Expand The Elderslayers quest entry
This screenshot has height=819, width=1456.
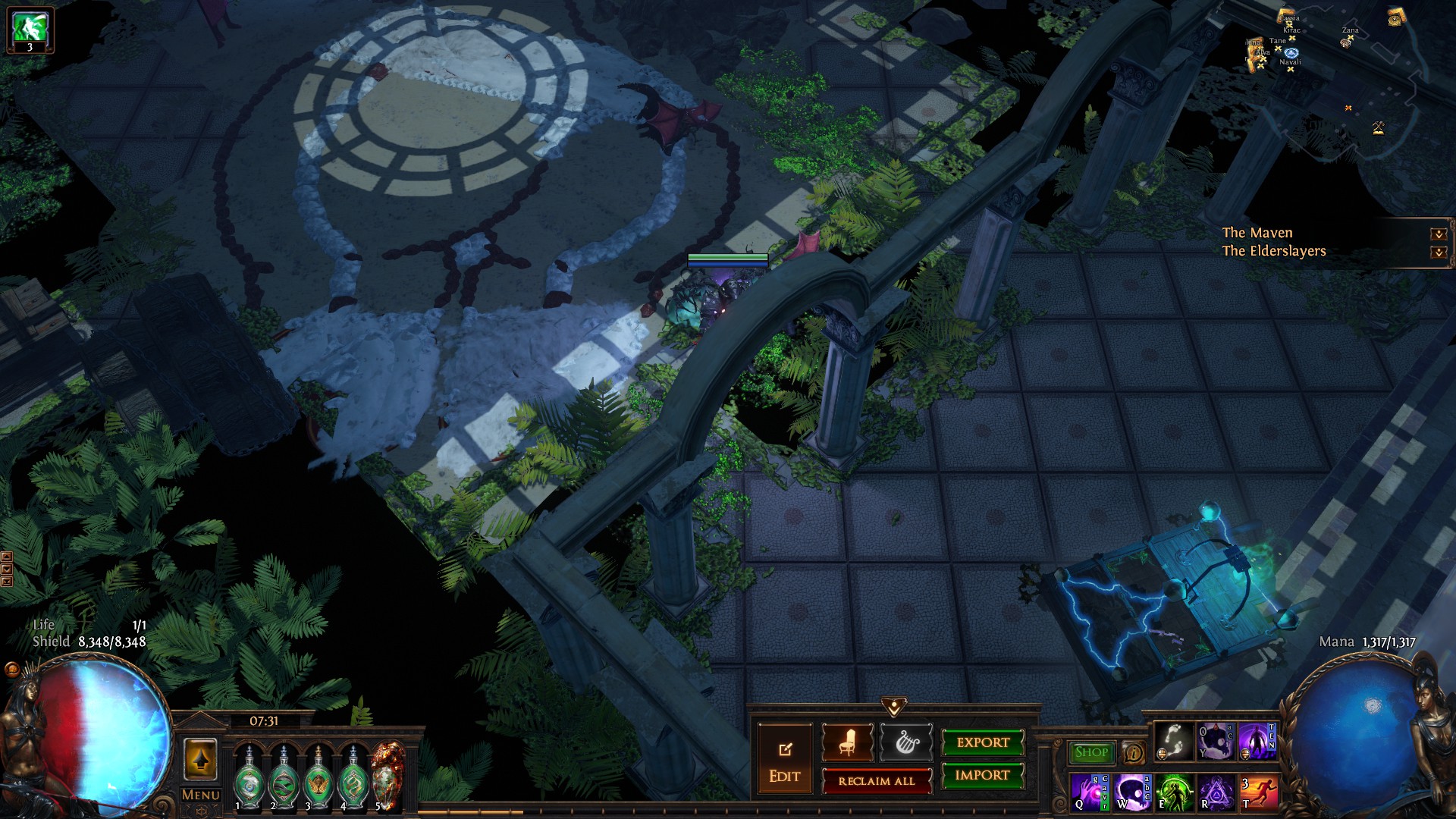[1438, 252]
